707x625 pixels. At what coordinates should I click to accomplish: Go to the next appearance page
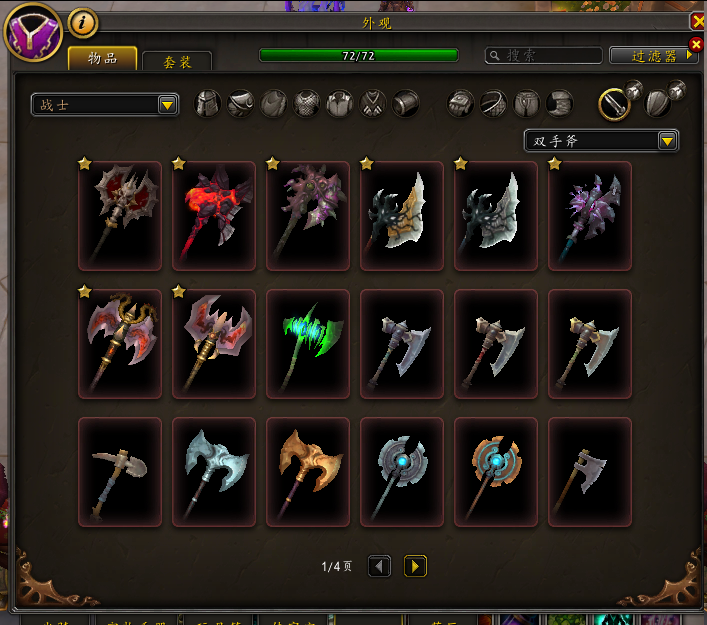(415, 567)
